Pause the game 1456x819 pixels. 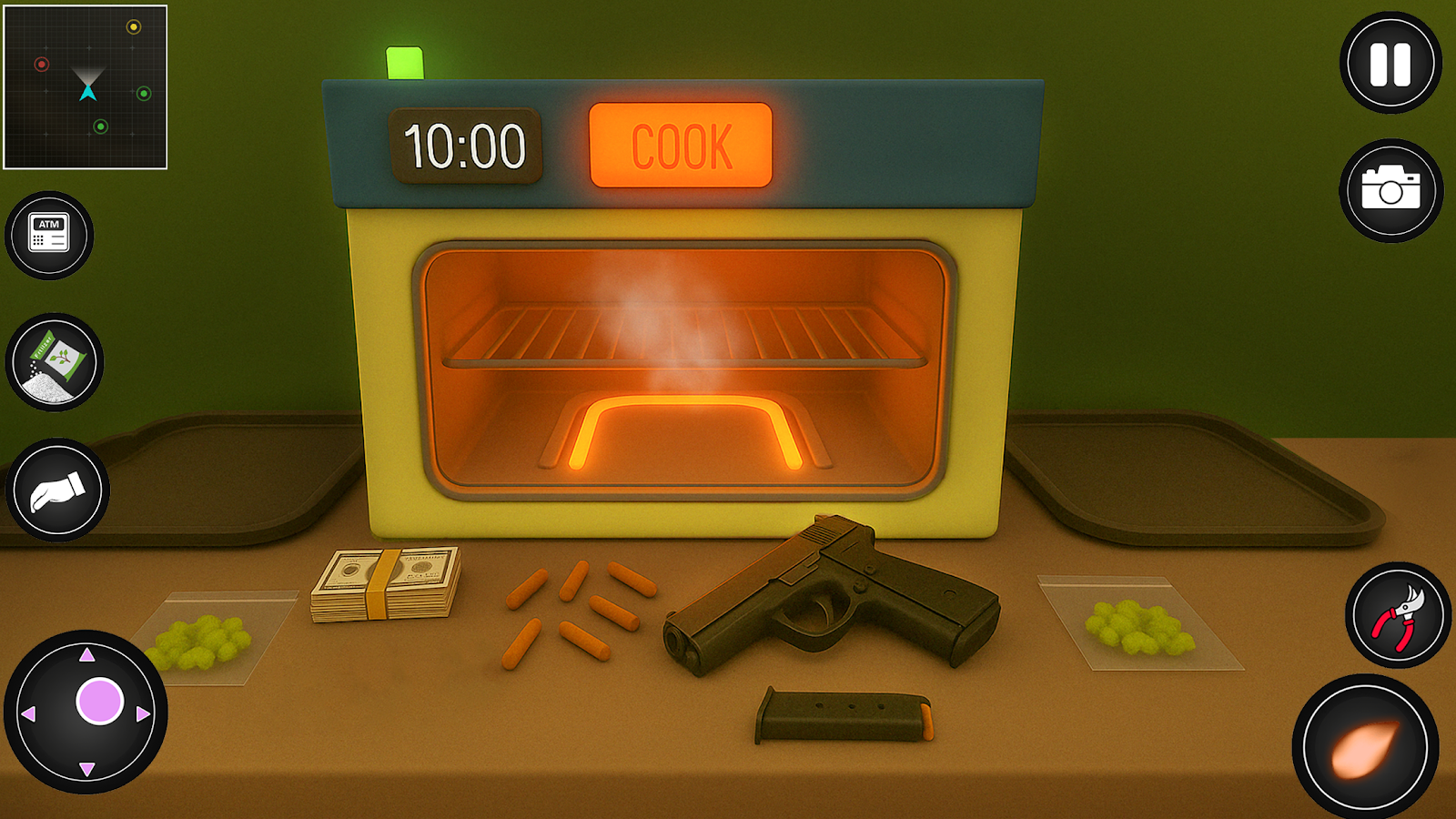point(1390,64)
